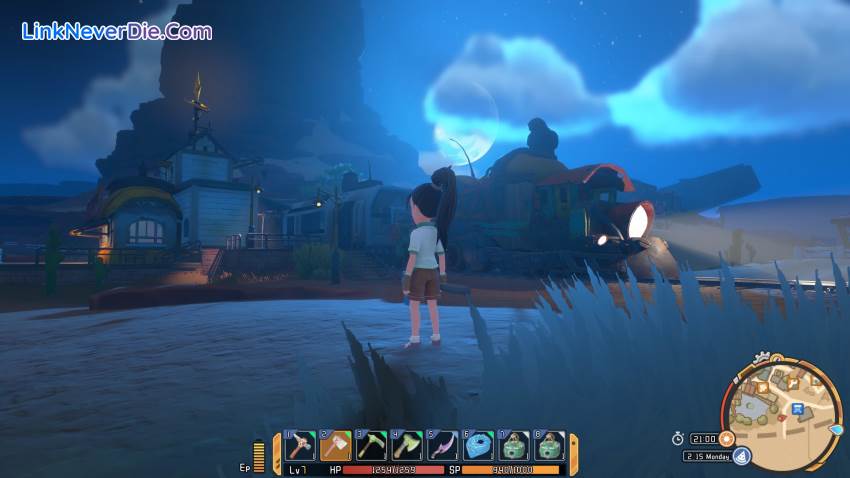Select the hammer in hotbar slot 1
Viewport: 850px width, 478px height.
[301, 445]
